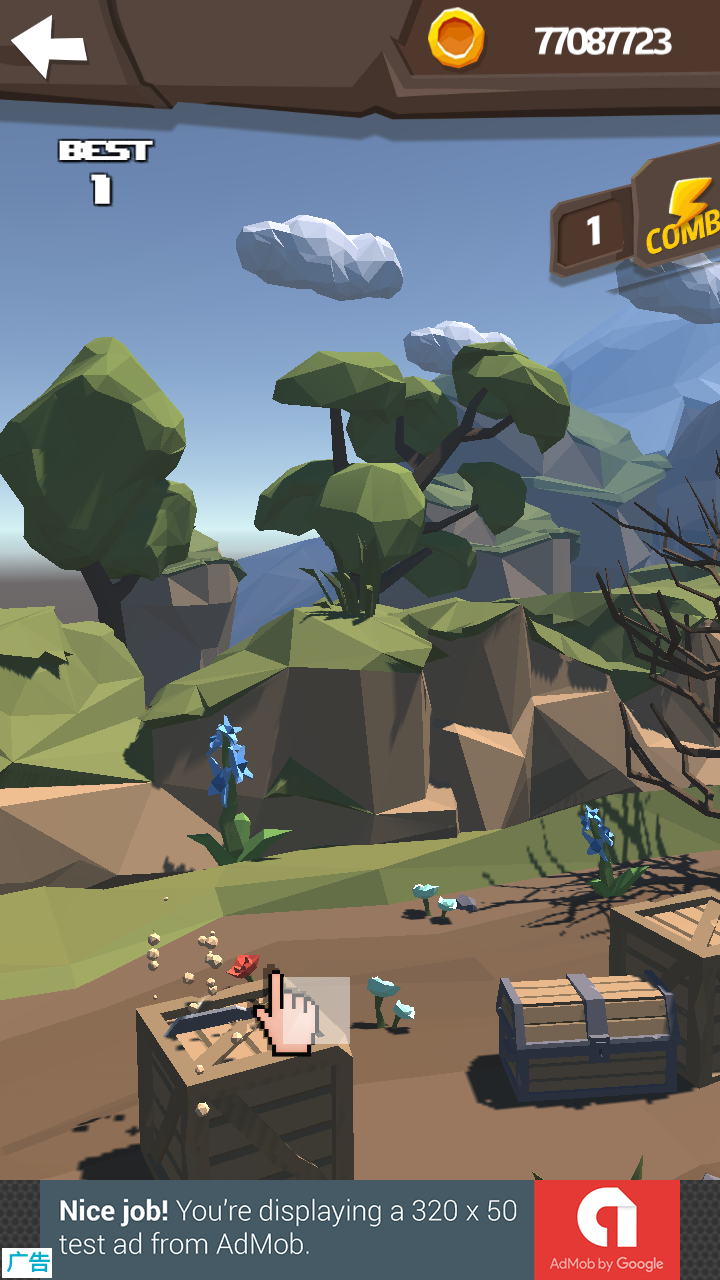Go back using the white arrow
Image resolution: width=720 pixels, height=1280 pixels.
(48, 46)
